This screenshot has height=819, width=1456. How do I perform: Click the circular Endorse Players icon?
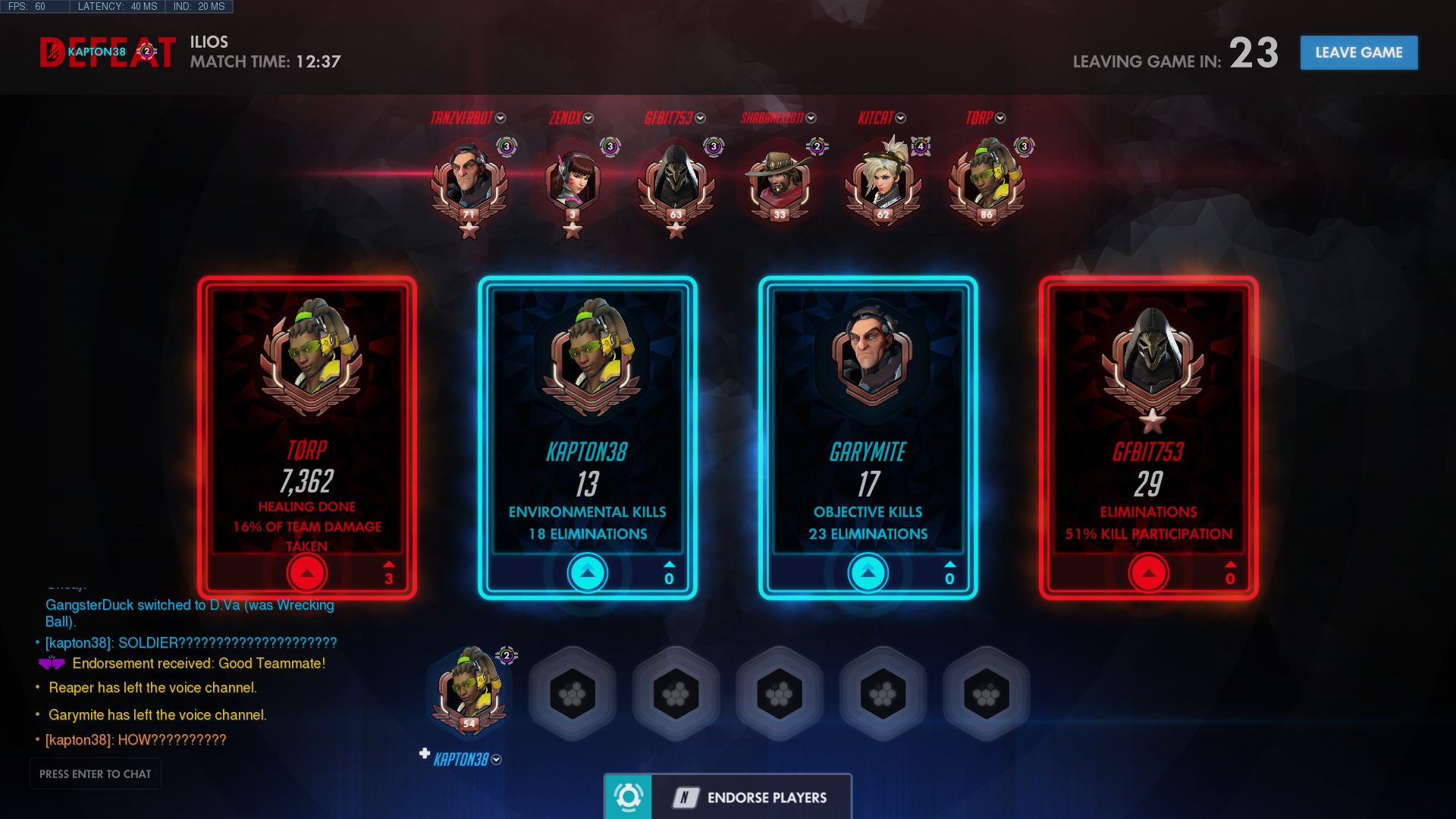click(628, 797)
